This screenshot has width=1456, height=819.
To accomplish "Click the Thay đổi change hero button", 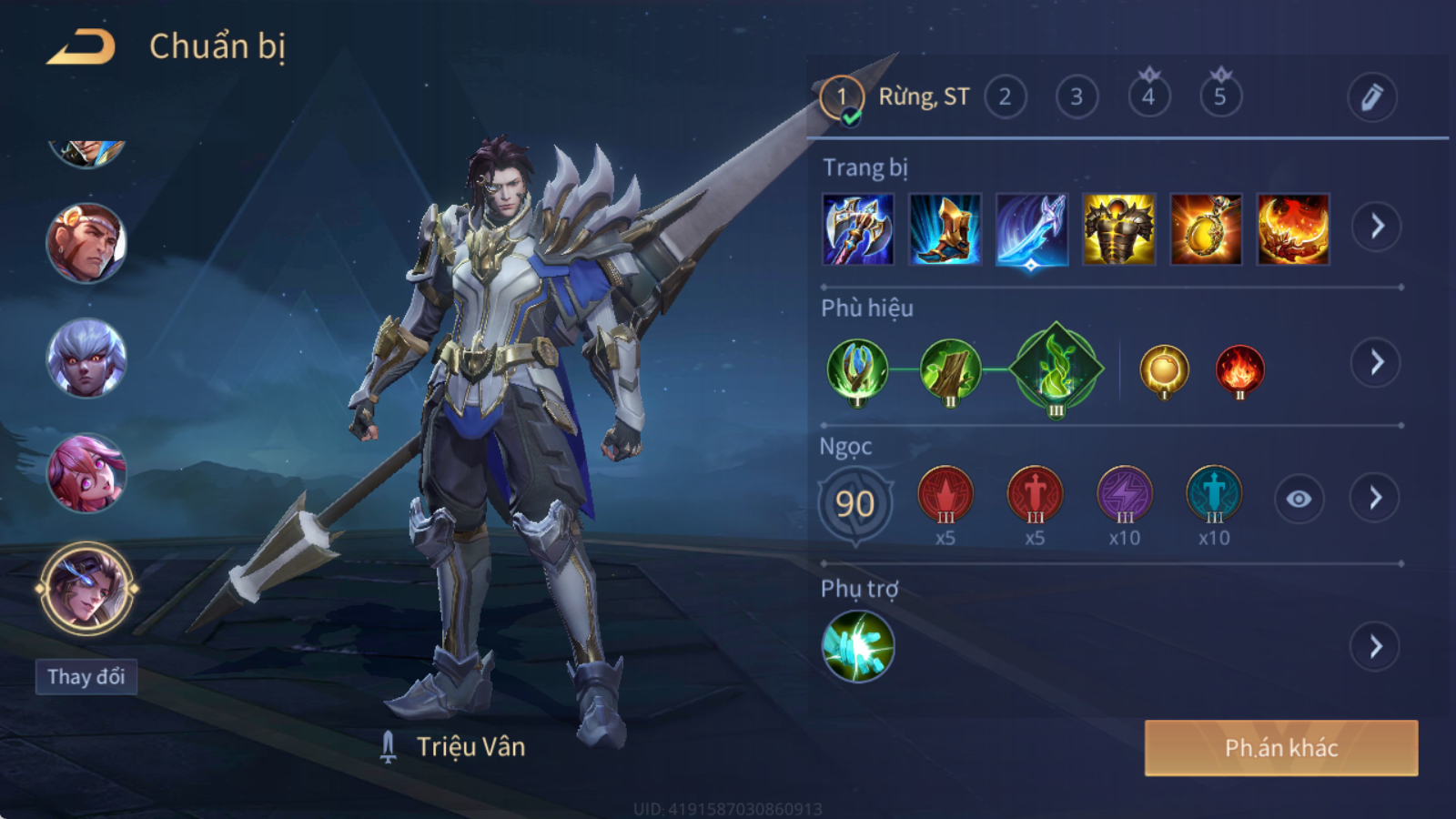I will point(86,677).
